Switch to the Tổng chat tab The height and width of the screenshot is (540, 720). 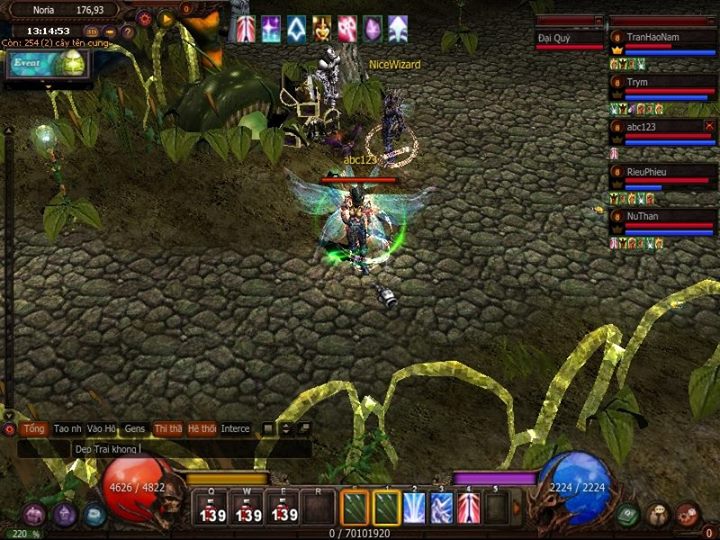[34, 429]
